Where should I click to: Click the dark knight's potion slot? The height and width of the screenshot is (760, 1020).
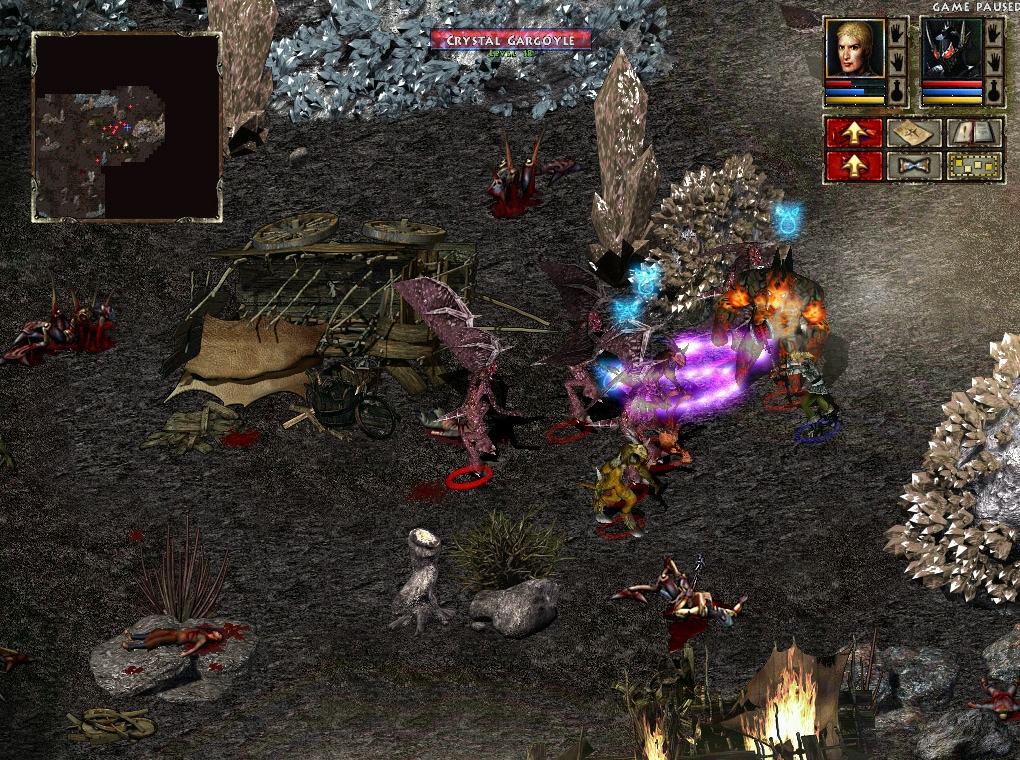993,92
